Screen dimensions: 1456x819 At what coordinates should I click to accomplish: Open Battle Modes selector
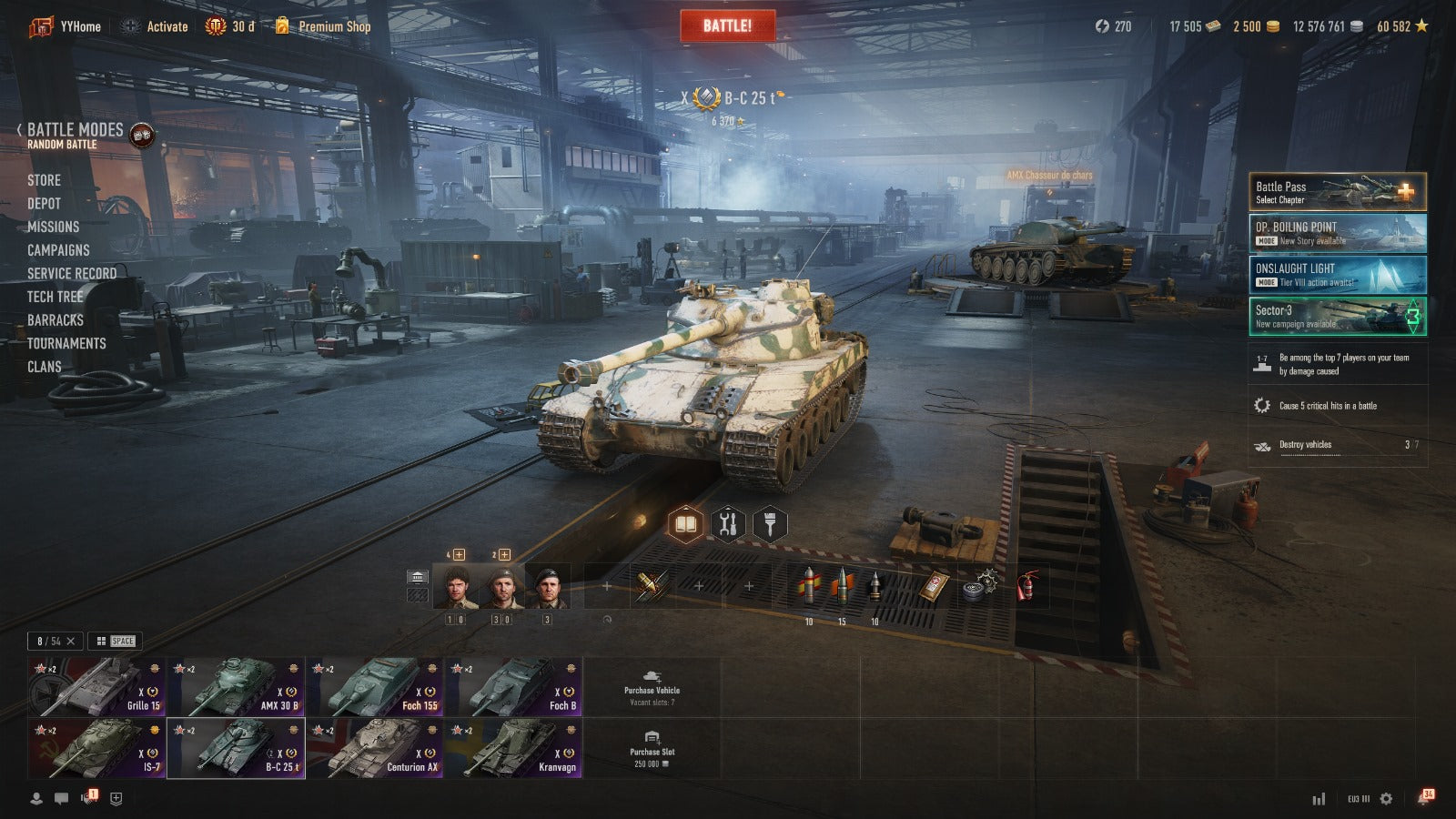pos(75,135)
